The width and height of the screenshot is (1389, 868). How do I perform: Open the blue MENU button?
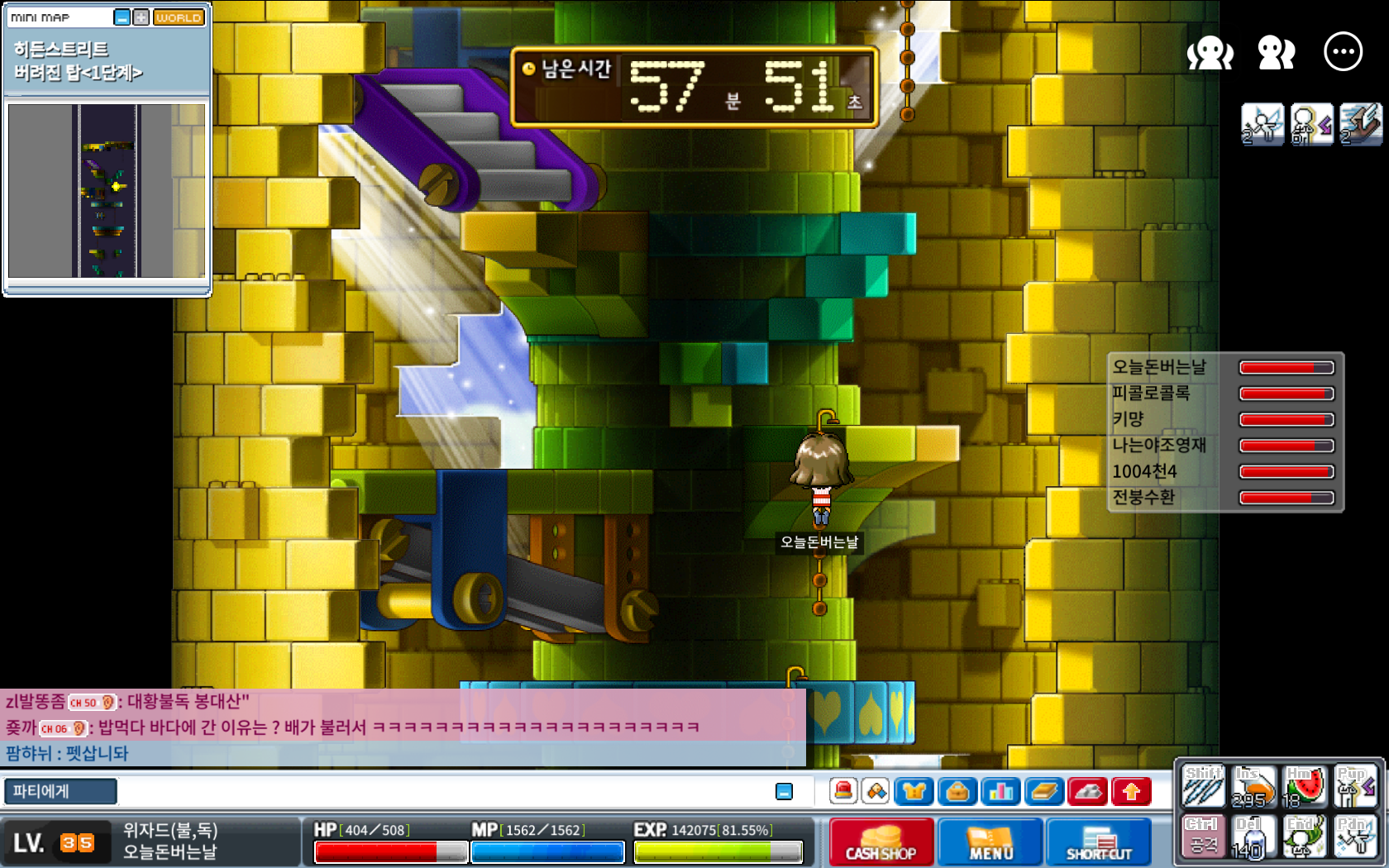(x=990, y=842)
